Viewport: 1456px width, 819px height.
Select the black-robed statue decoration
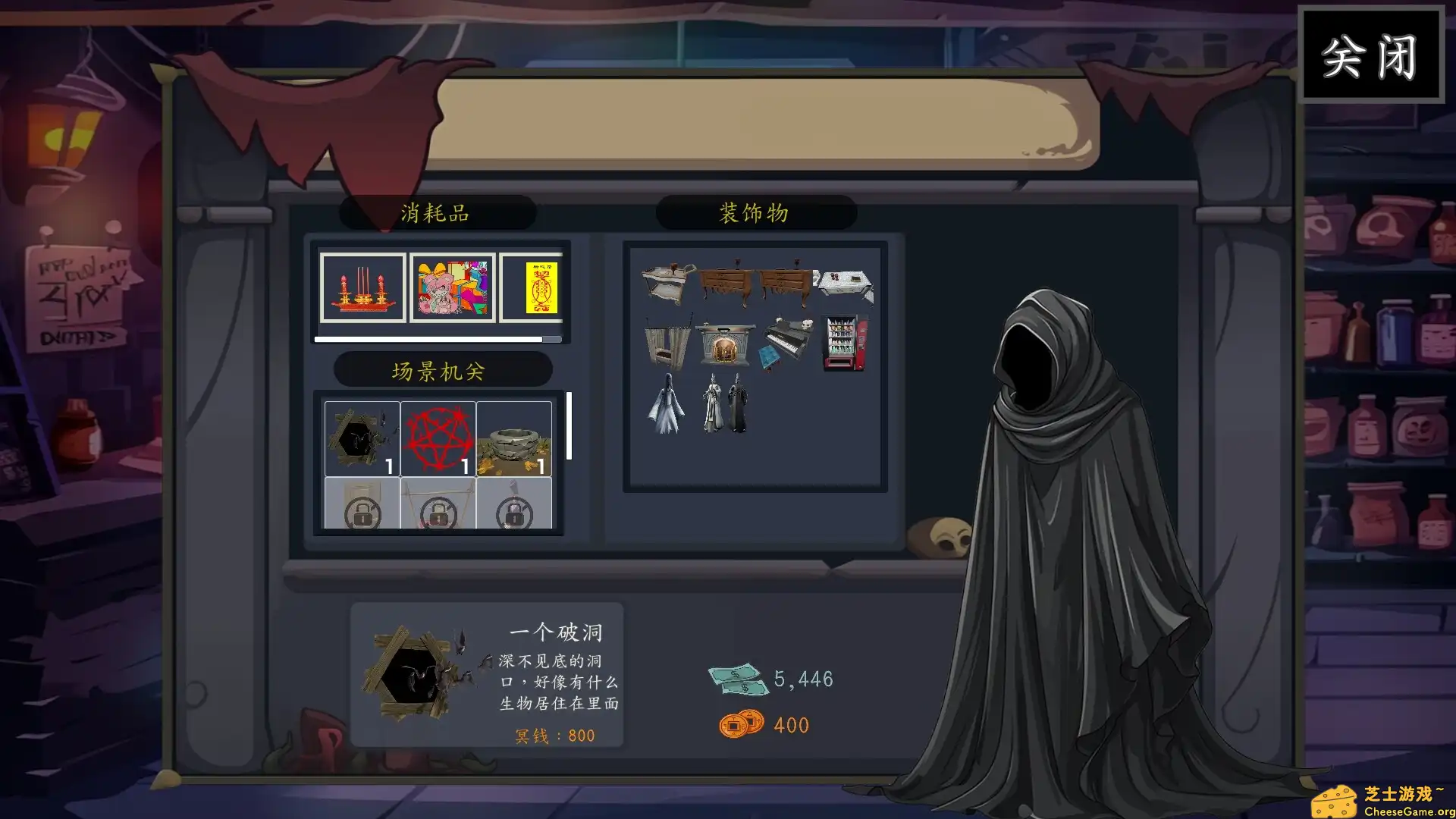pos(739,406)
